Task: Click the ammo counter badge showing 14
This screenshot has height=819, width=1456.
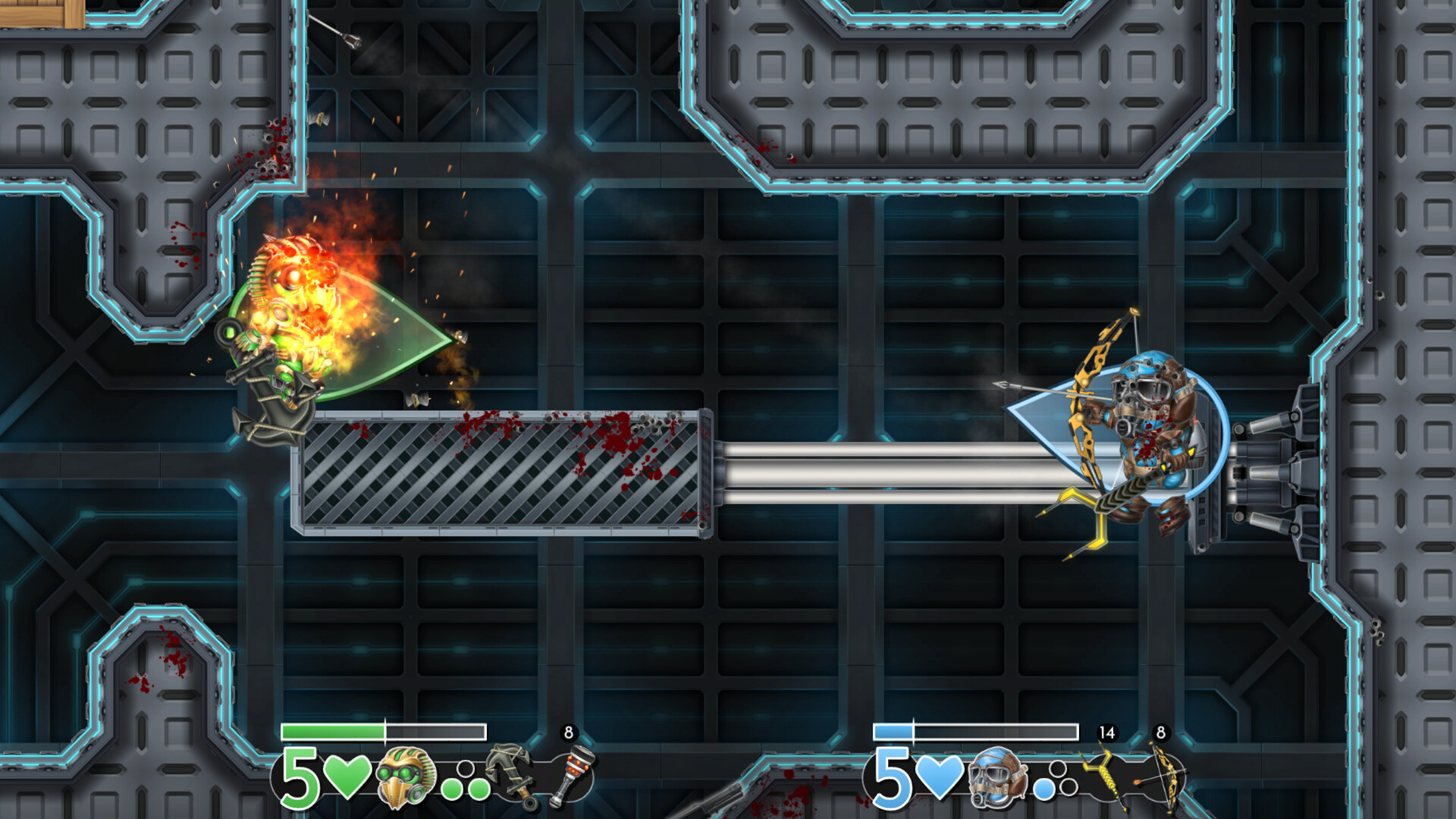Action: pos(1106,731)
